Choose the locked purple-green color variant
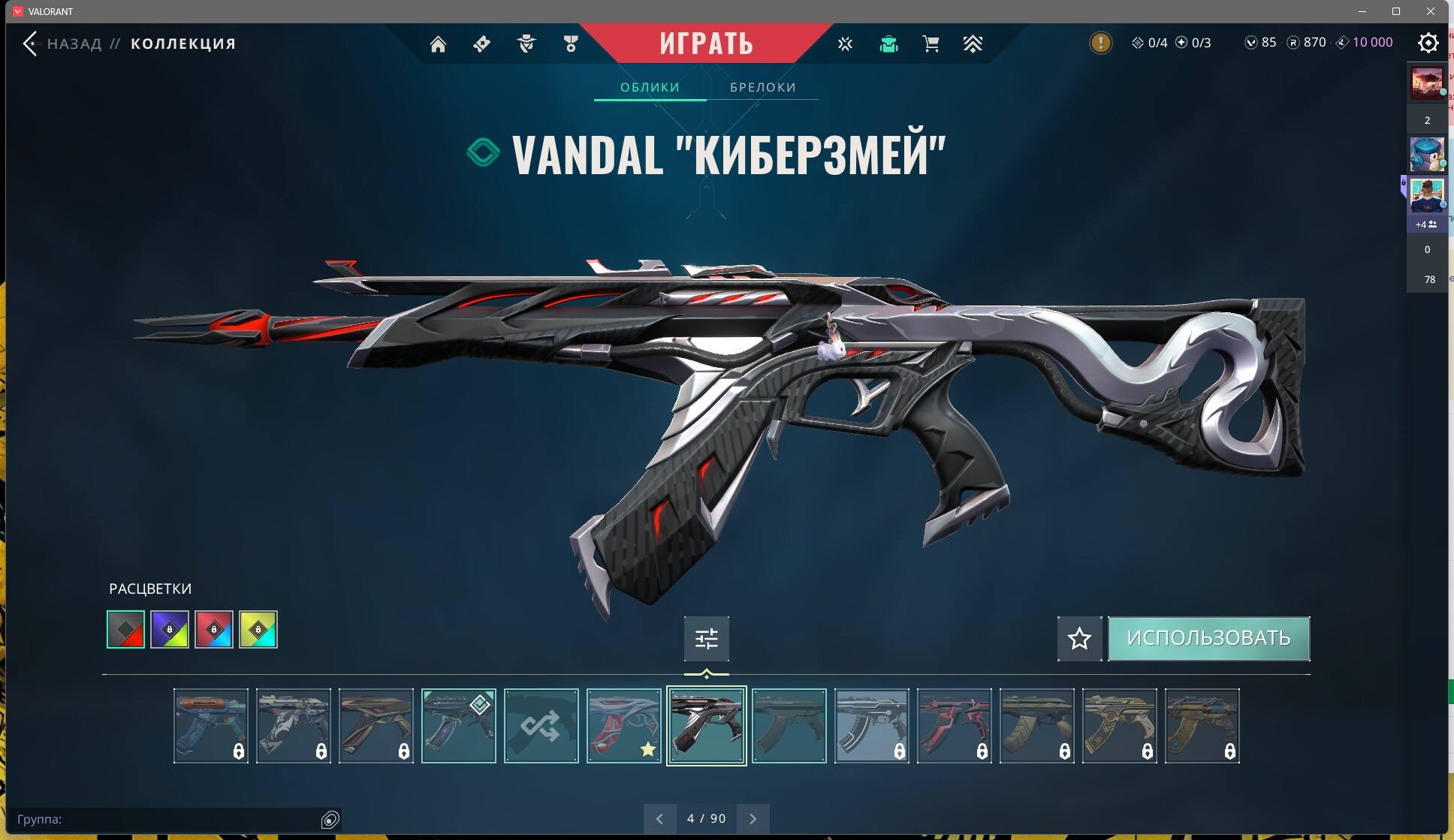This screenshot has width=1454, height=840. pyautogui.click(x=170, y=629)
